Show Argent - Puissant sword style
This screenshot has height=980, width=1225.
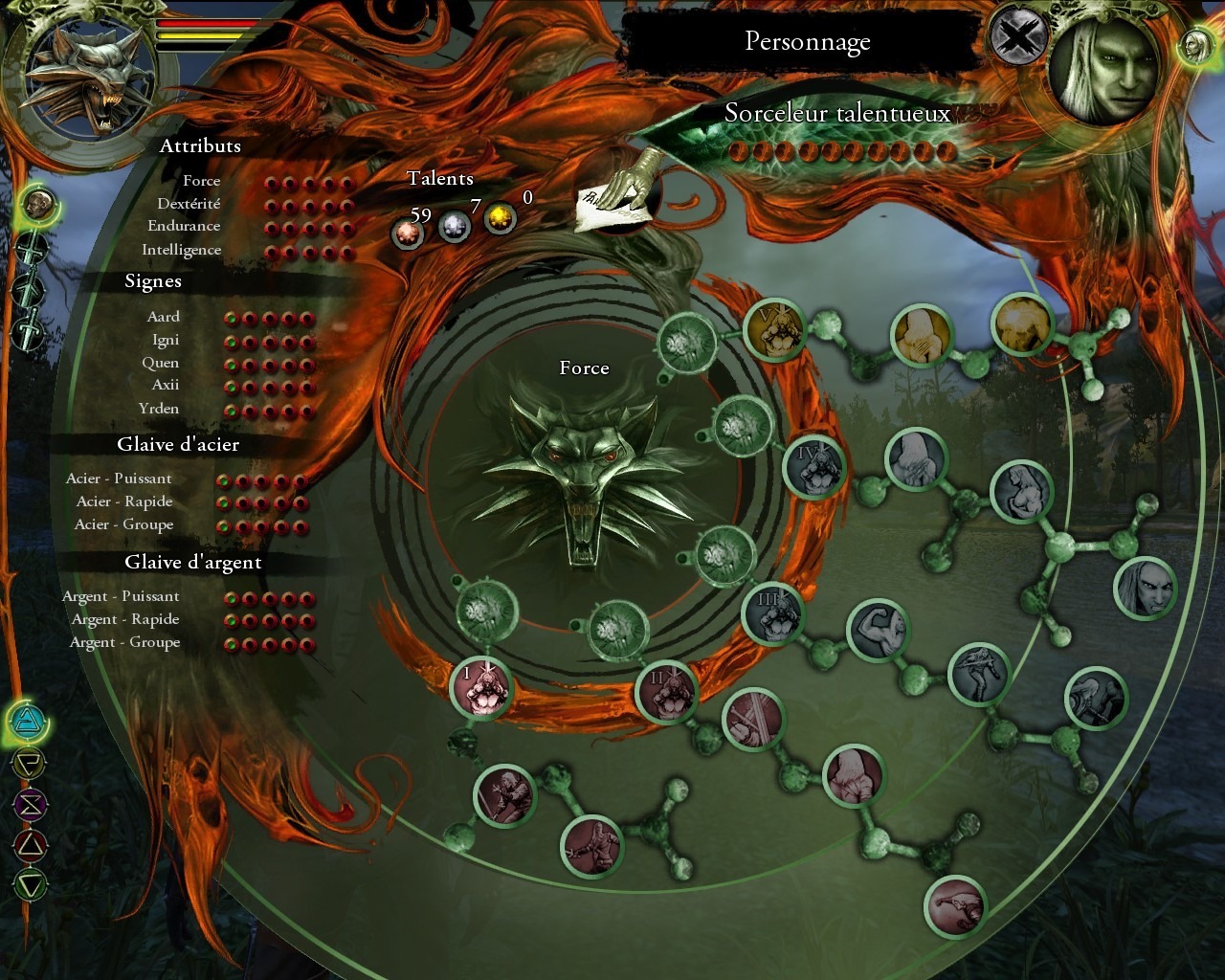(121, 596)
